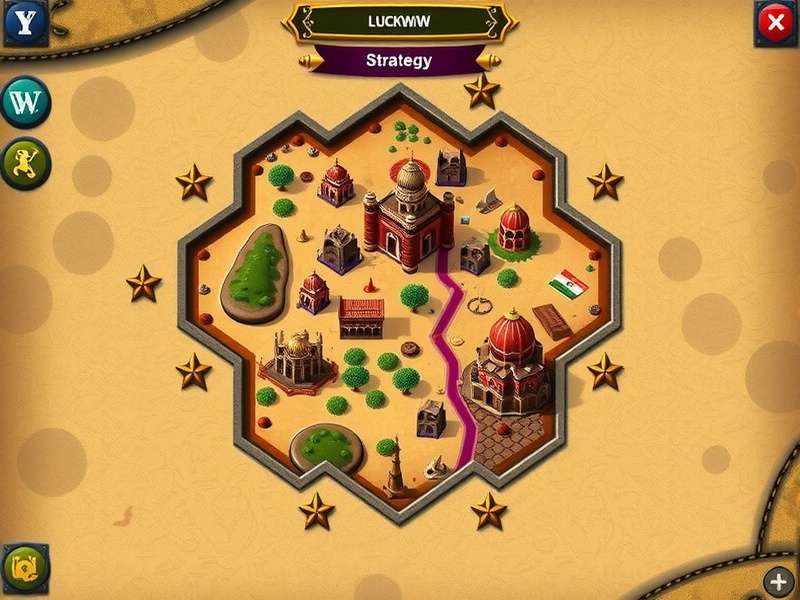
Task: Click the blue Y button
Action: click(25, 22)
